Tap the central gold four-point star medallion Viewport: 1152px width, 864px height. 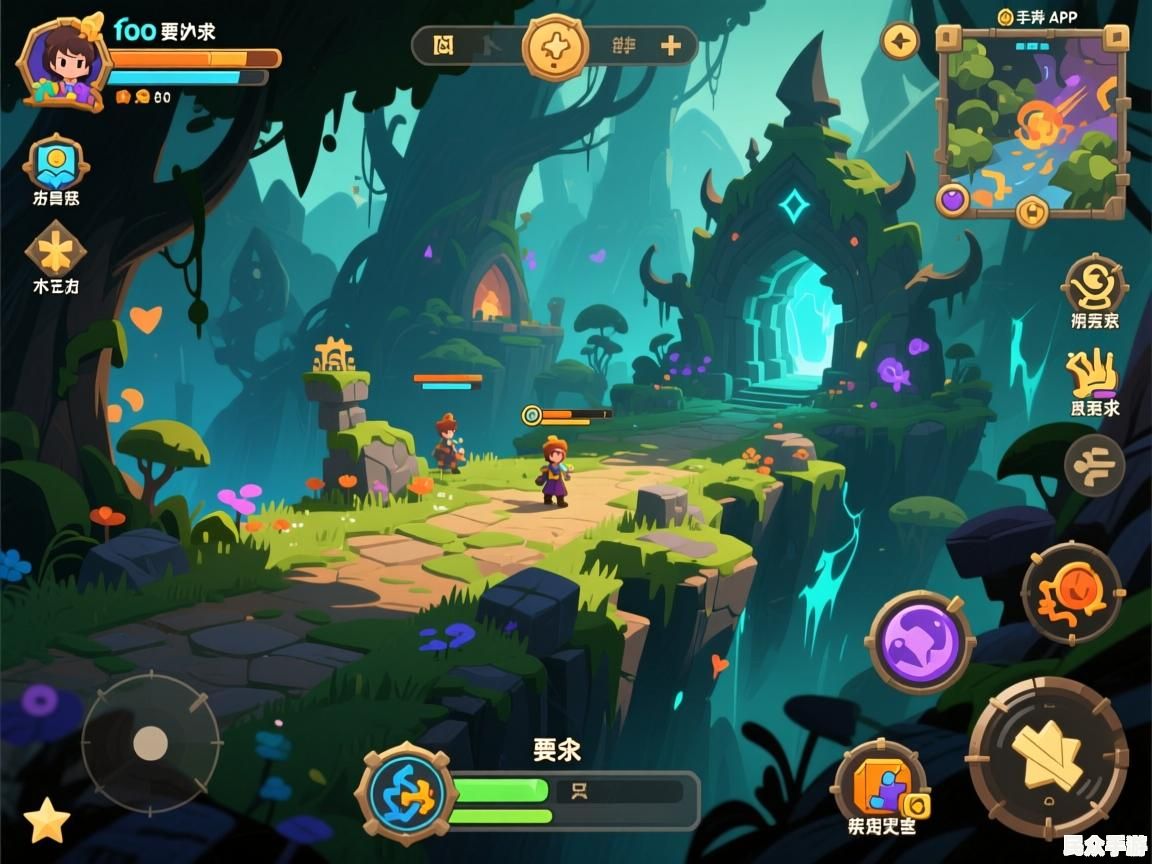coord(556,46)
